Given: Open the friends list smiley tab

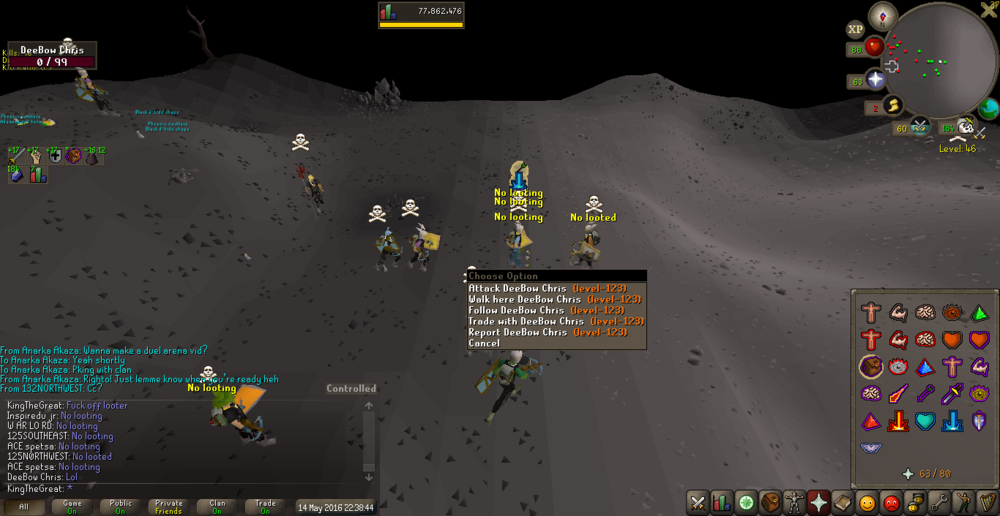Looking at the screenshot, I should coord(867,502).
